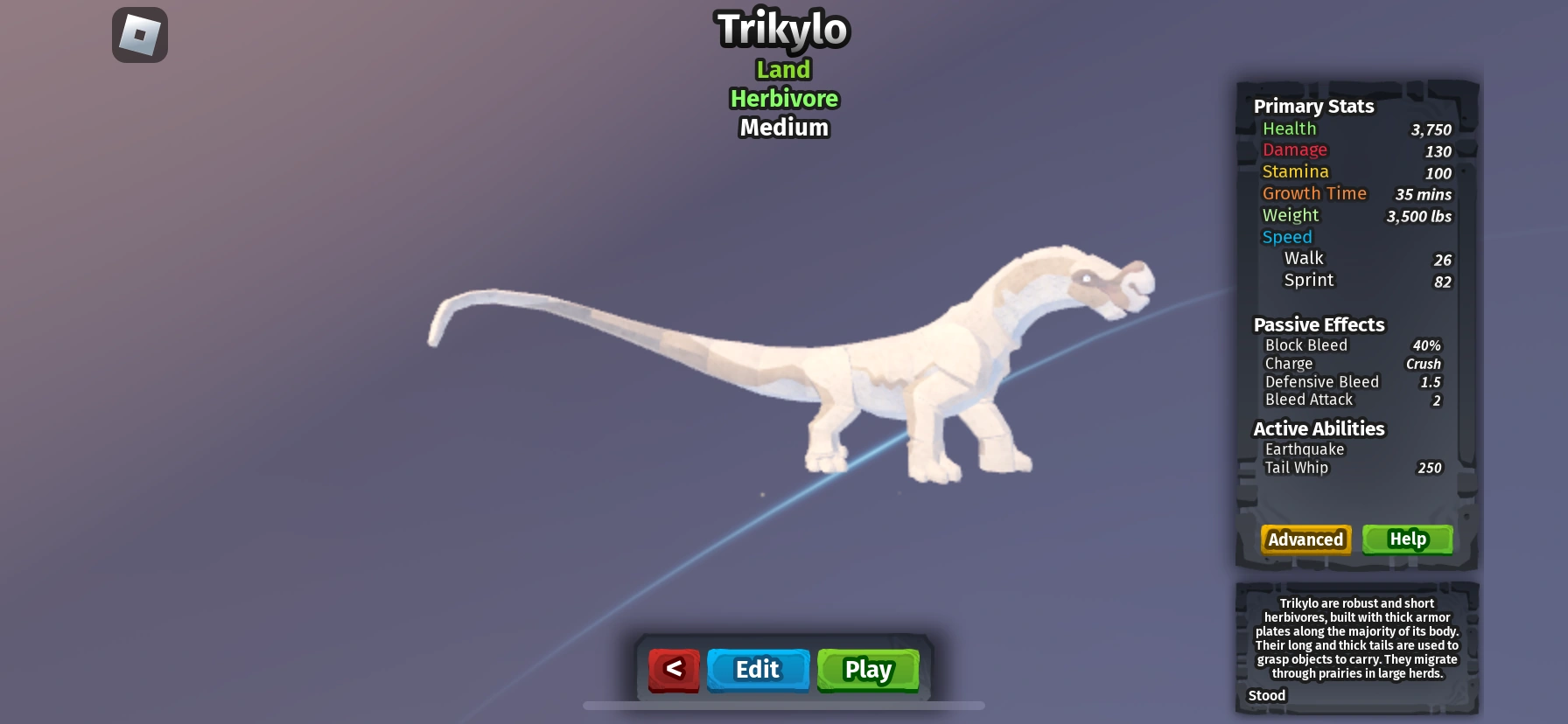Image resolution: width=1568 pixels, height=724 pixels.
Task: Click the Trikylo title
Action: click(x=782, y=28)
